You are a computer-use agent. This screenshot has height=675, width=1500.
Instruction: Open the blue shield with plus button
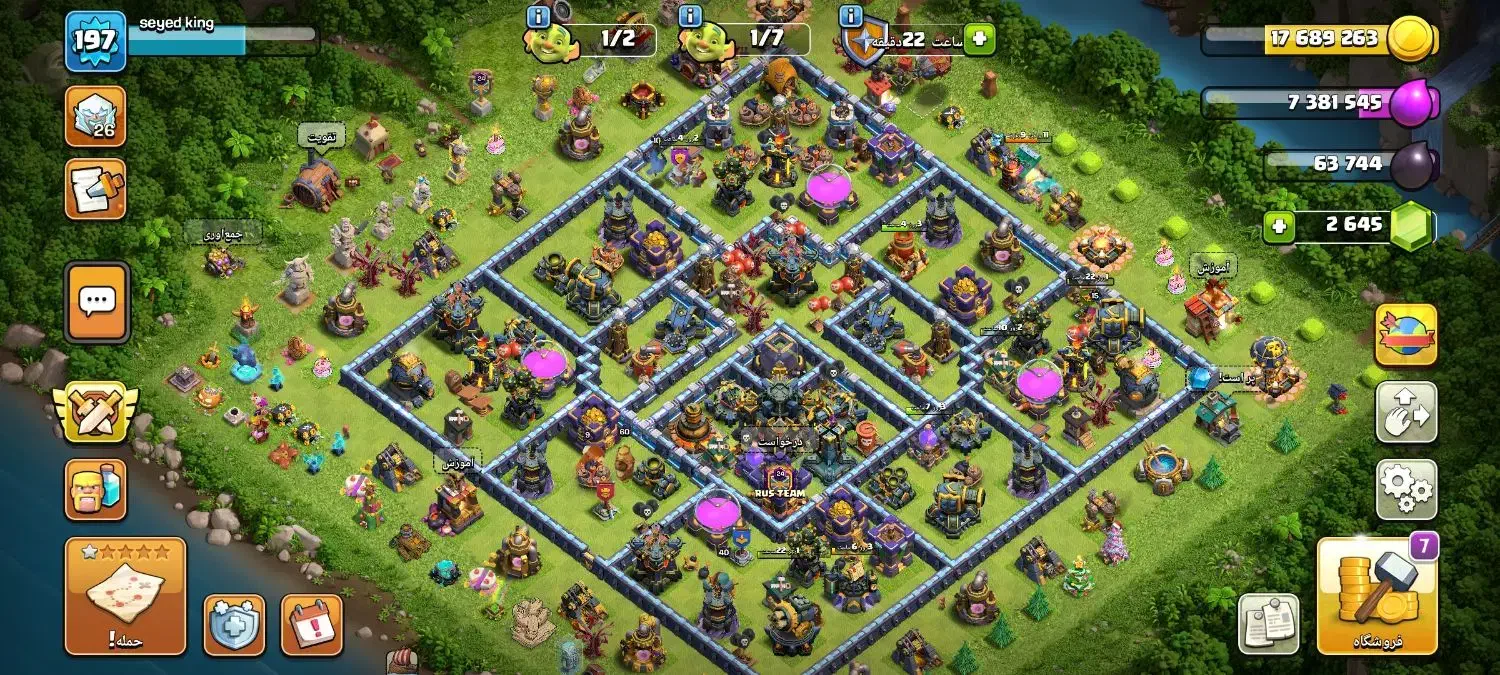pyautogui.click(x=235, y=625)
